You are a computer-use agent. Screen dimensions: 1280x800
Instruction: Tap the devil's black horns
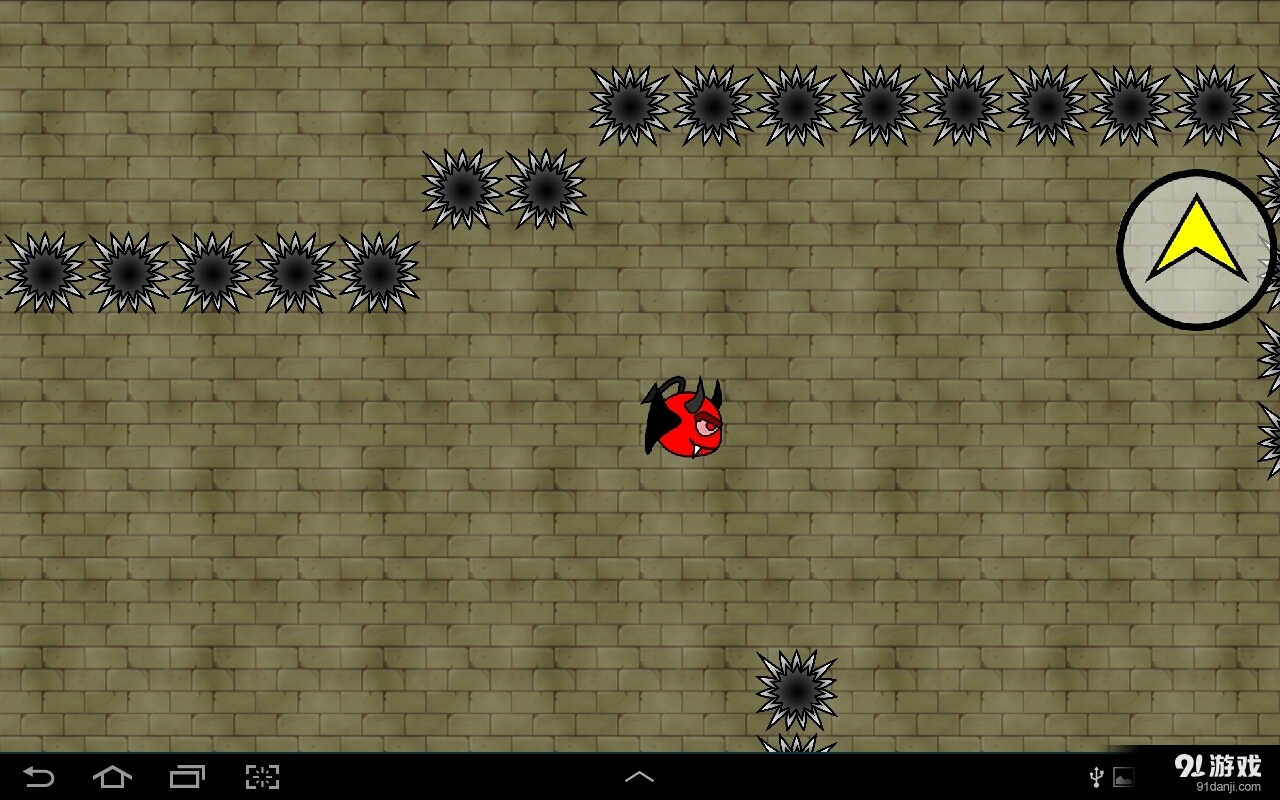coord(700,390)
